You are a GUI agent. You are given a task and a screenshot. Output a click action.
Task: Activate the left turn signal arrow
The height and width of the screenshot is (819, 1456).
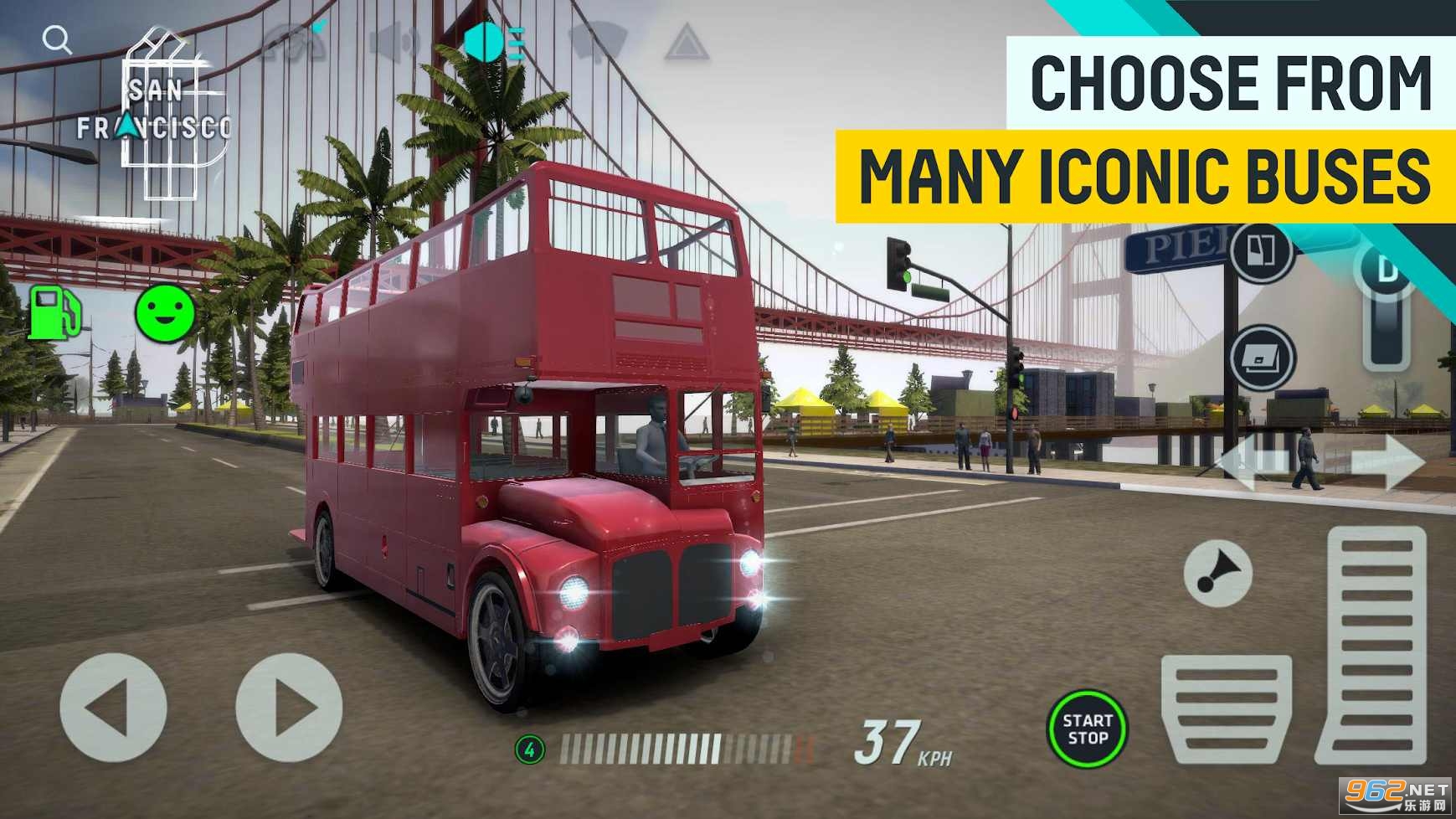coord(1253,462)
